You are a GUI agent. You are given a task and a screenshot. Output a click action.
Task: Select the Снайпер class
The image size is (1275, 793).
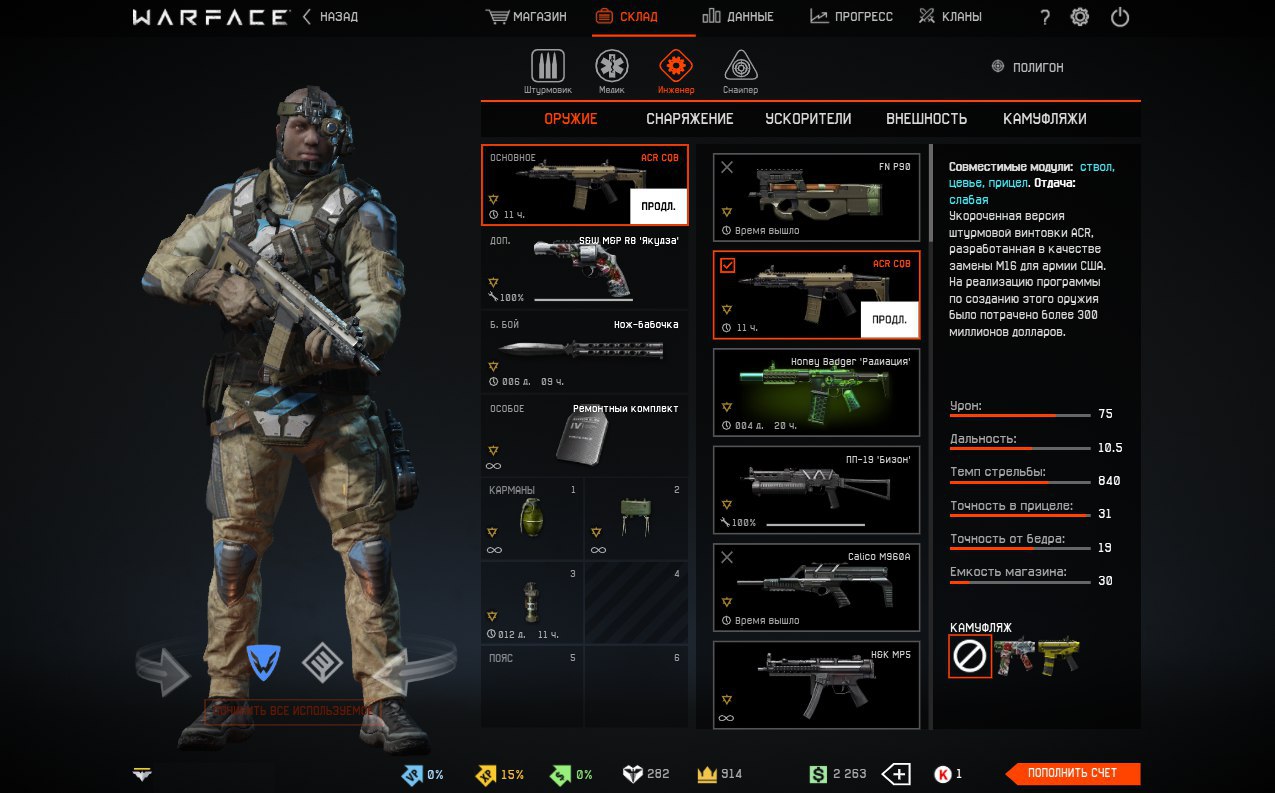coord(740,72)
